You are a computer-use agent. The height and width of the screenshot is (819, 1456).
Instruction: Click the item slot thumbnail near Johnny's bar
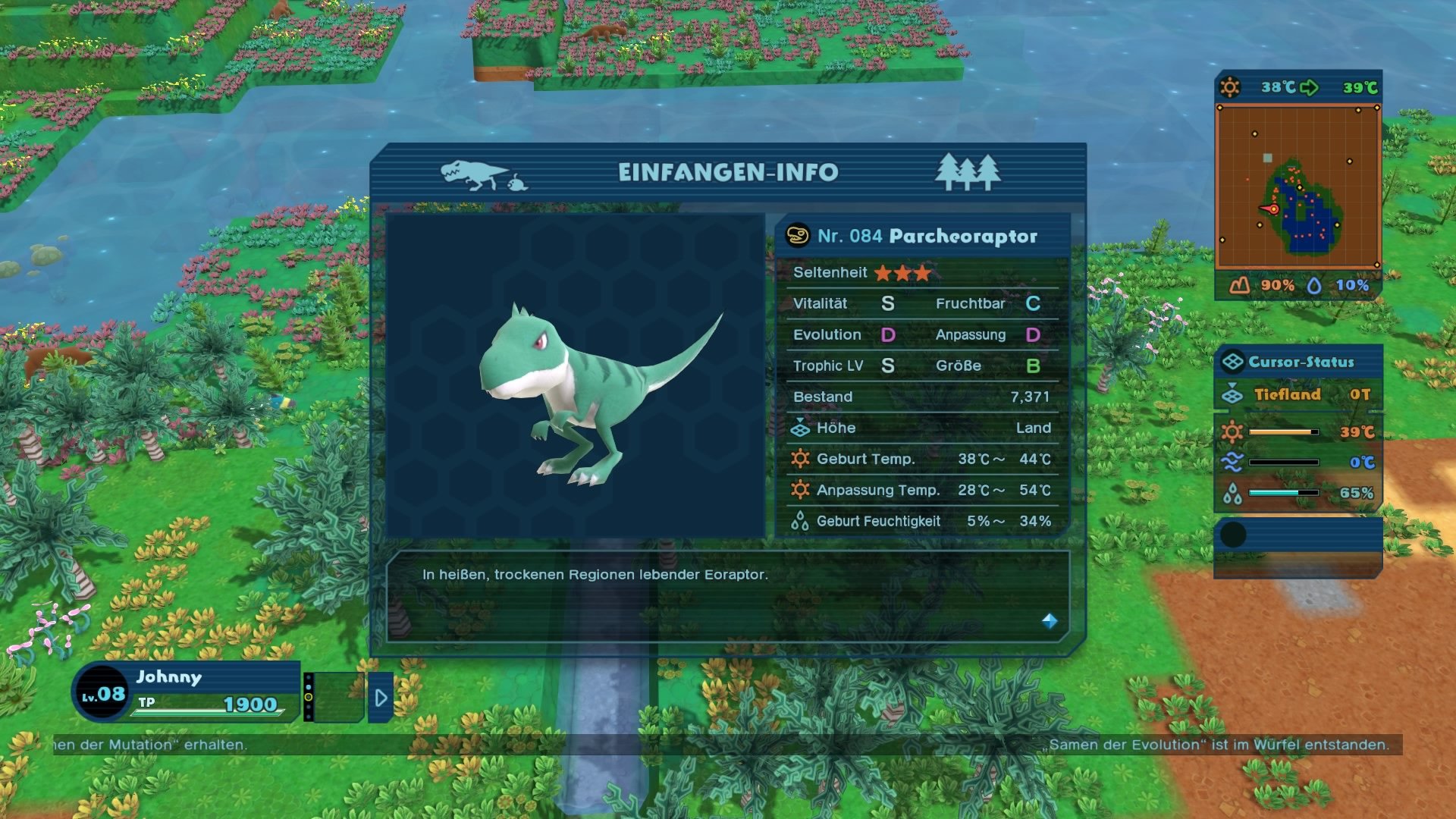point(338,696)
